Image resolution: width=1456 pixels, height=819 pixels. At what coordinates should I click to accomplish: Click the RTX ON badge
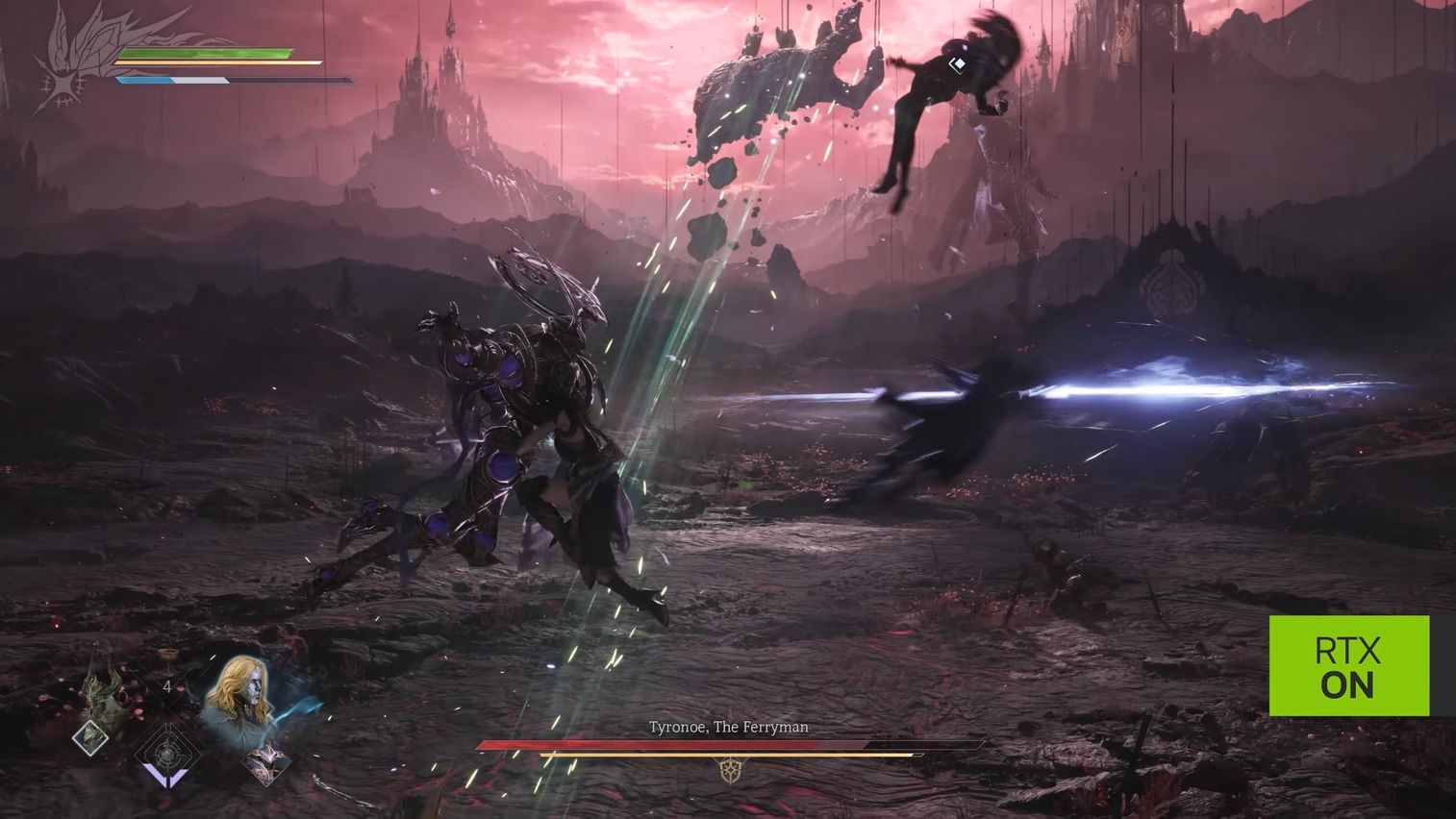[1348, 666]
